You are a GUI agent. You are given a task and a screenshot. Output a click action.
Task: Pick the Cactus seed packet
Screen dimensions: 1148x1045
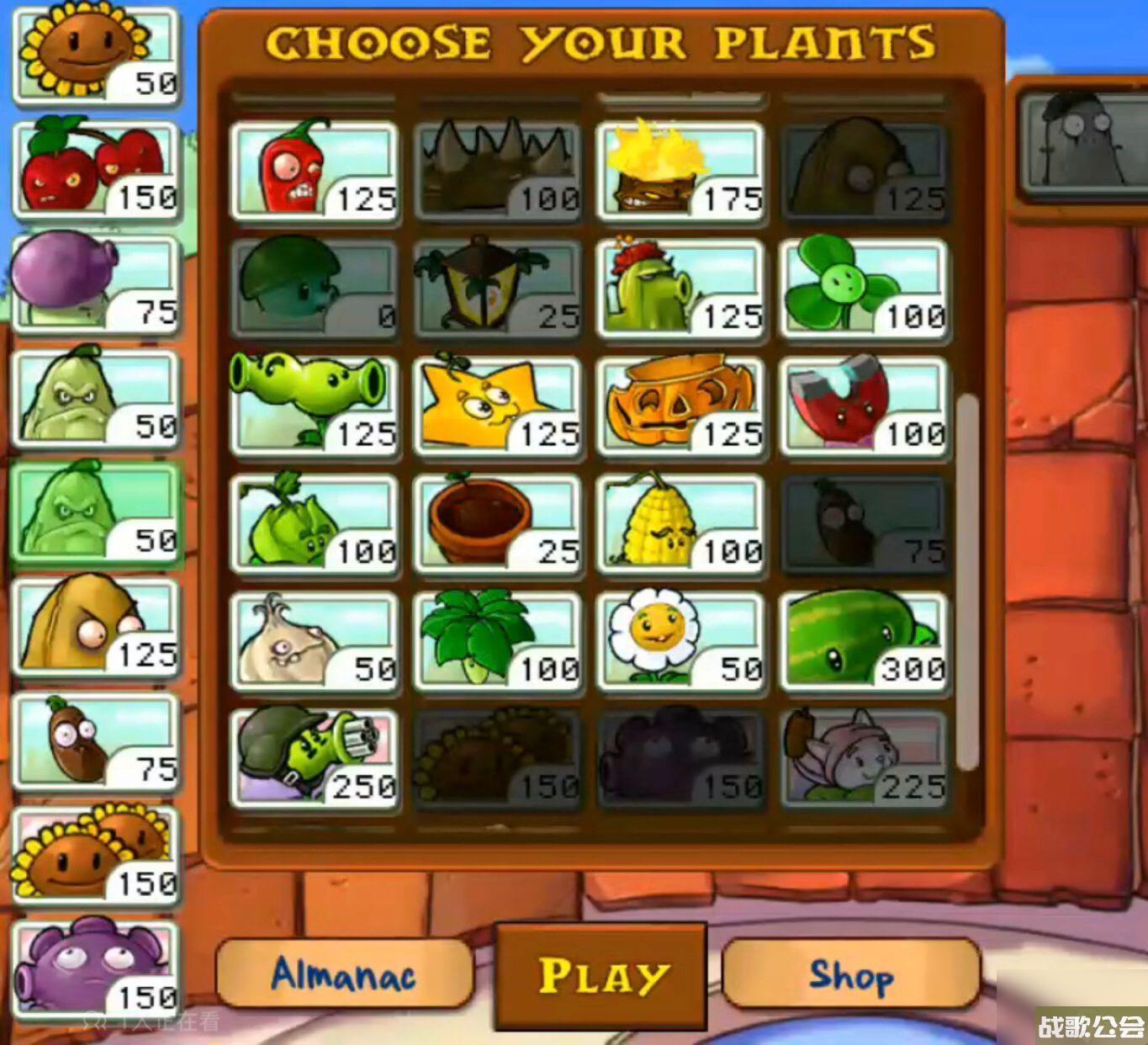pyautogui.click(x=680, y=289)
